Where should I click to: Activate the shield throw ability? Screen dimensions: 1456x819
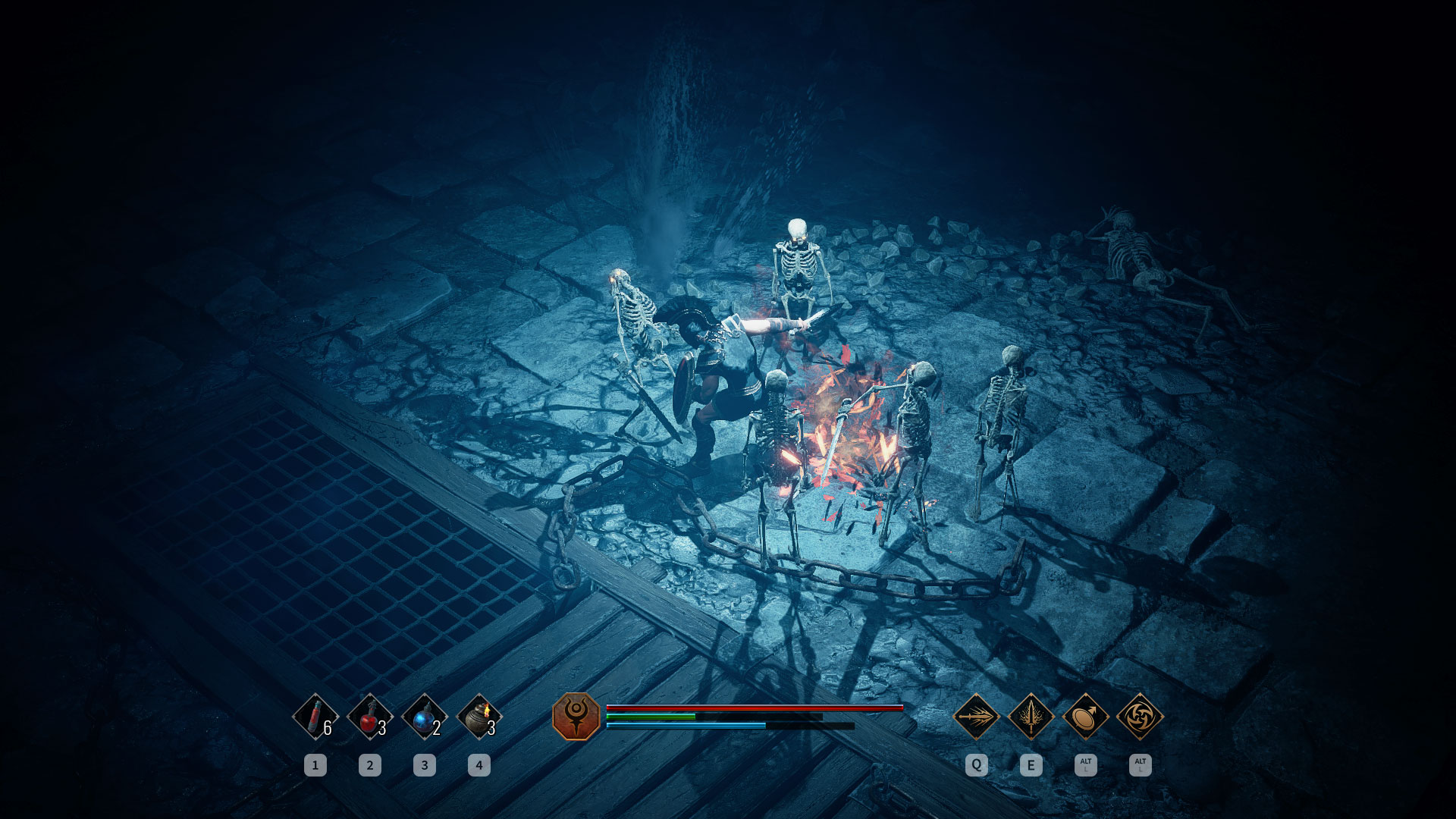[1085, 716]
